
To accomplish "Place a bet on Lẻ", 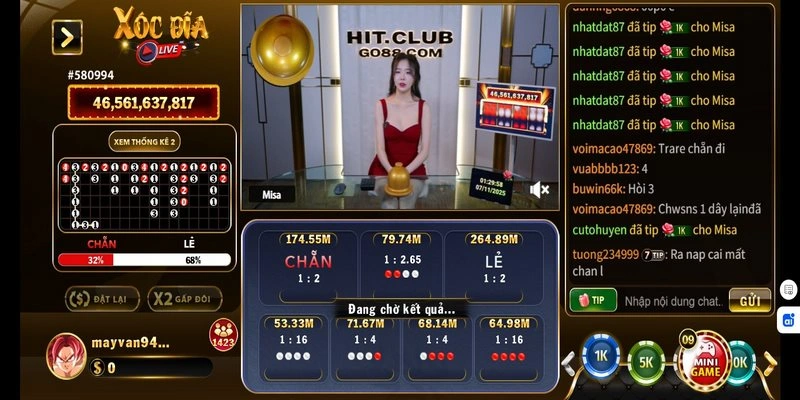I will pyautogui.click(x=493, y=262).
